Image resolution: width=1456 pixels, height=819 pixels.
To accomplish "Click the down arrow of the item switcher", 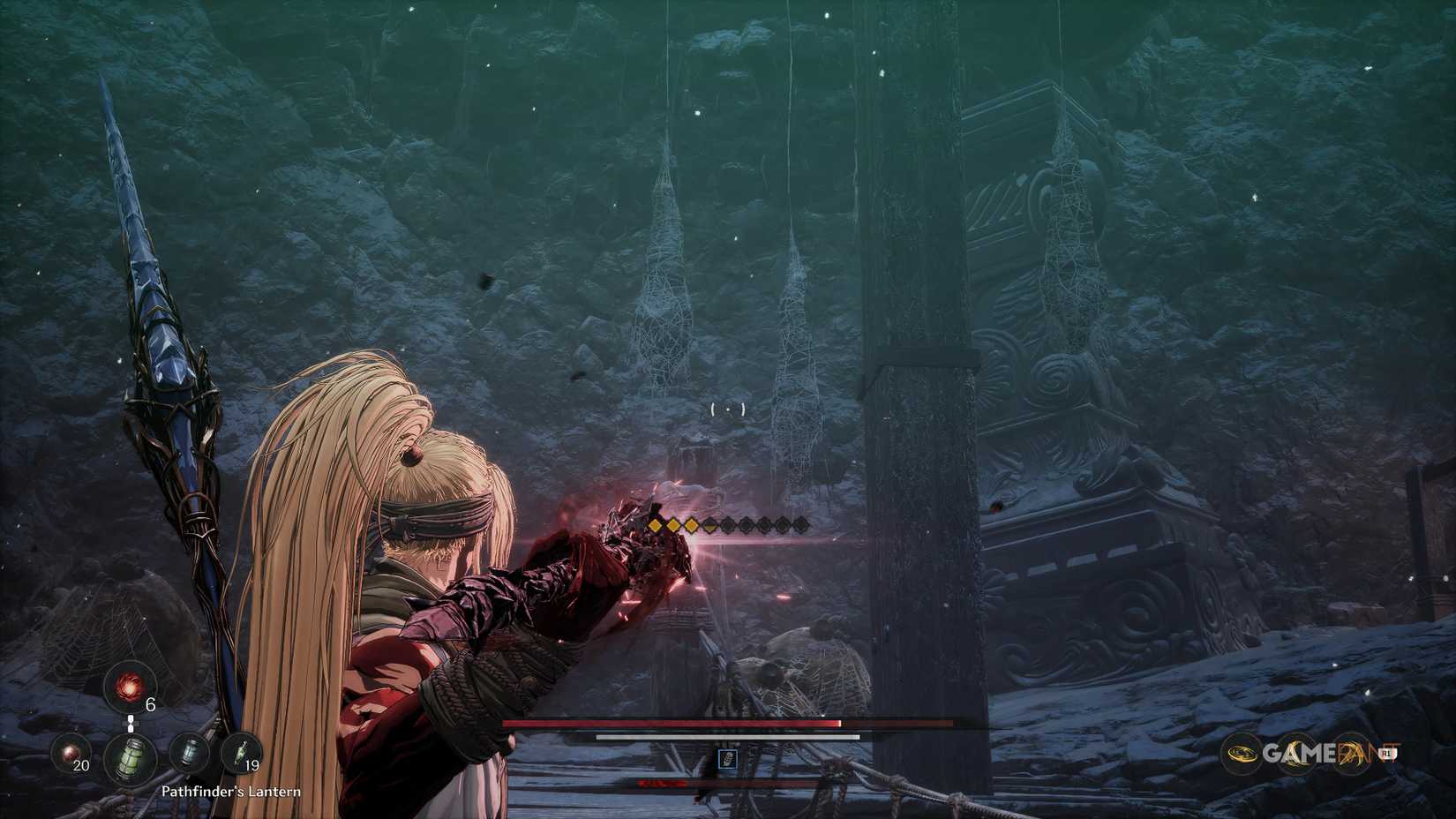I will tap(131, 728).
